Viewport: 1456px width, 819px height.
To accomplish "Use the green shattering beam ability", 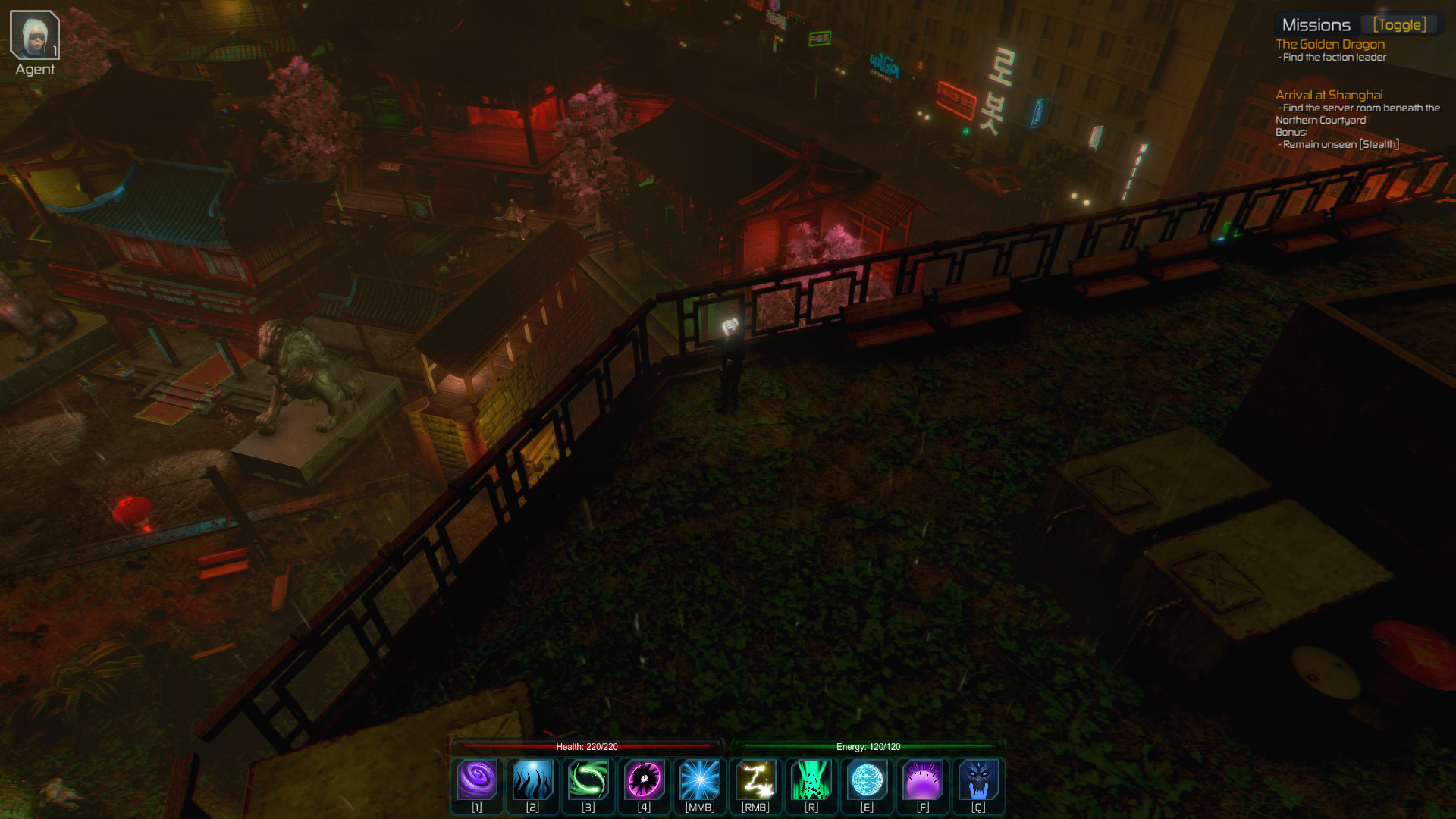I will click(811, 780).
